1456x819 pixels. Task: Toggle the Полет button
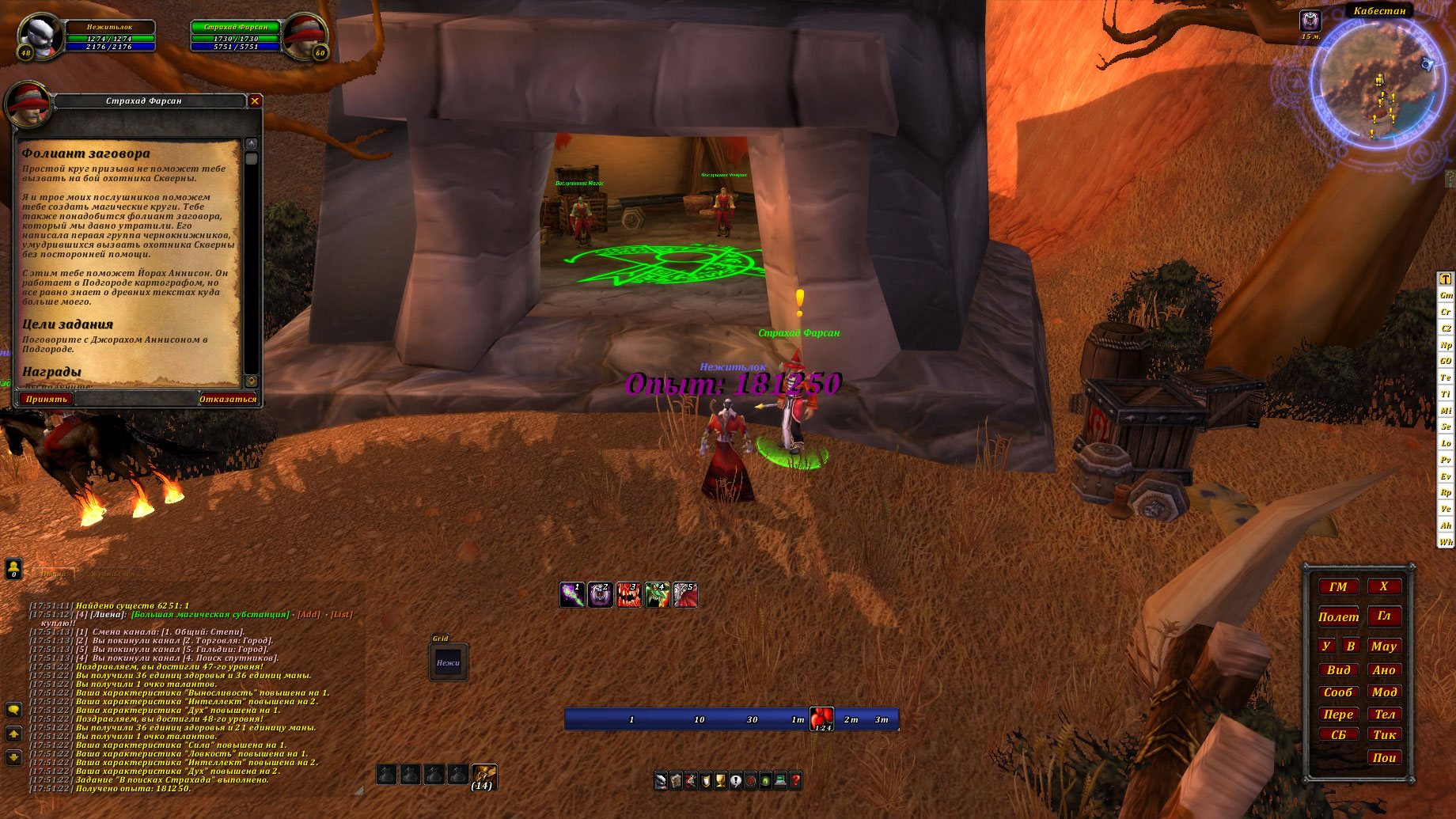[1338, 616]
